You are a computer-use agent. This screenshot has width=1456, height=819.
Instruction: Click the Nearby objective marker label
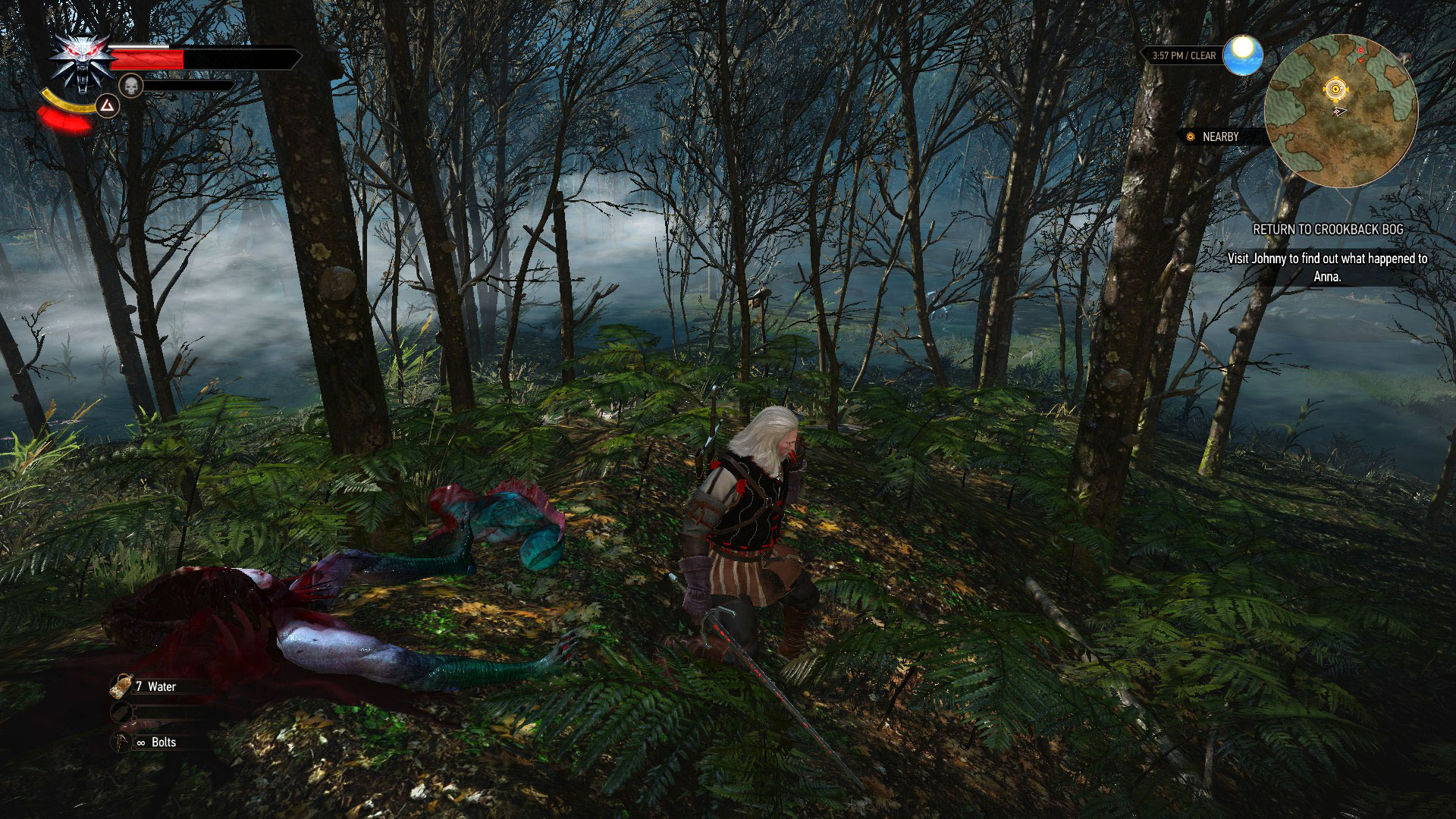pyautogui.click(x=1219, y=137)
